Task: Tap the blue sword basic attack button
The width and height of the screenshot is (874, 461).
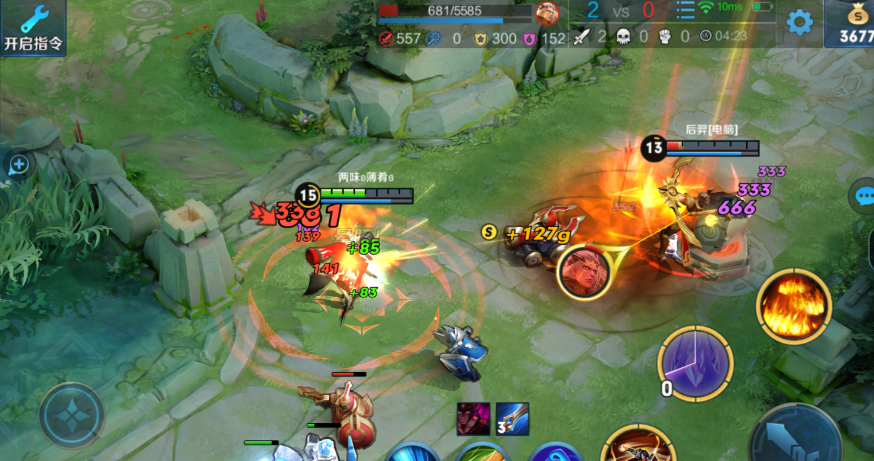Action: (795, 438)
